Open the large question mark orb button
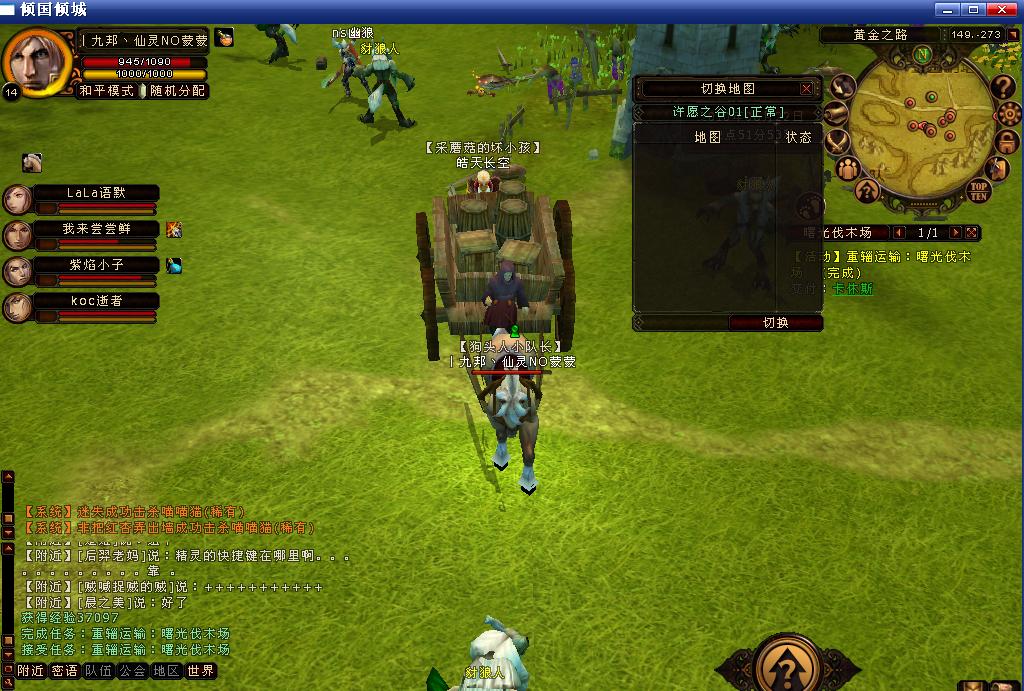 click(x=789, y=663)
